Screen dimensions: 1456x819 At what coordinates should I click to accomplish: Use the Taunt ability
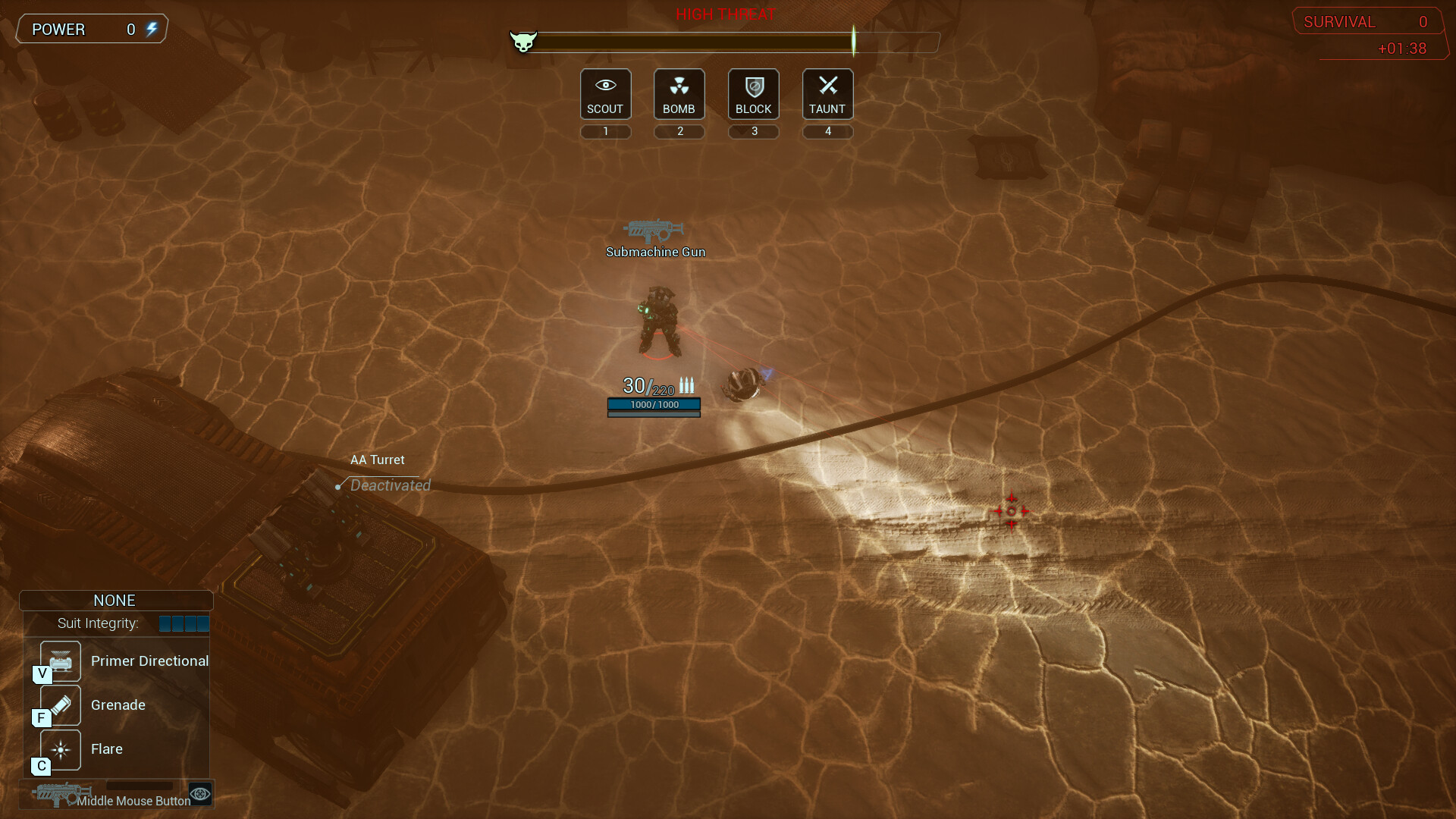[827, 93]
